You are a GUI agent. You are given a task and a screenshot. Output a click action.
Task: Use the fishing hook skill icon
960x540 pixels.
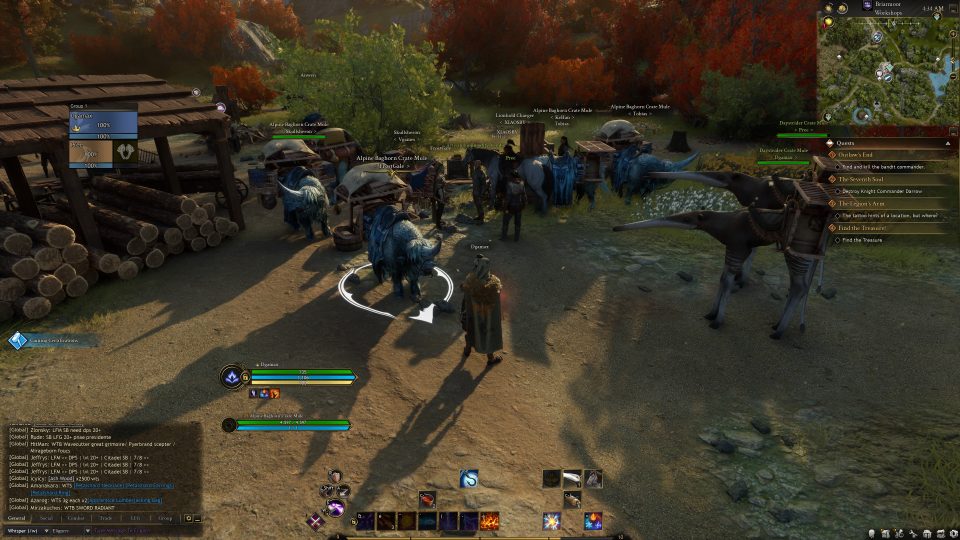click(x=469, y=479)
